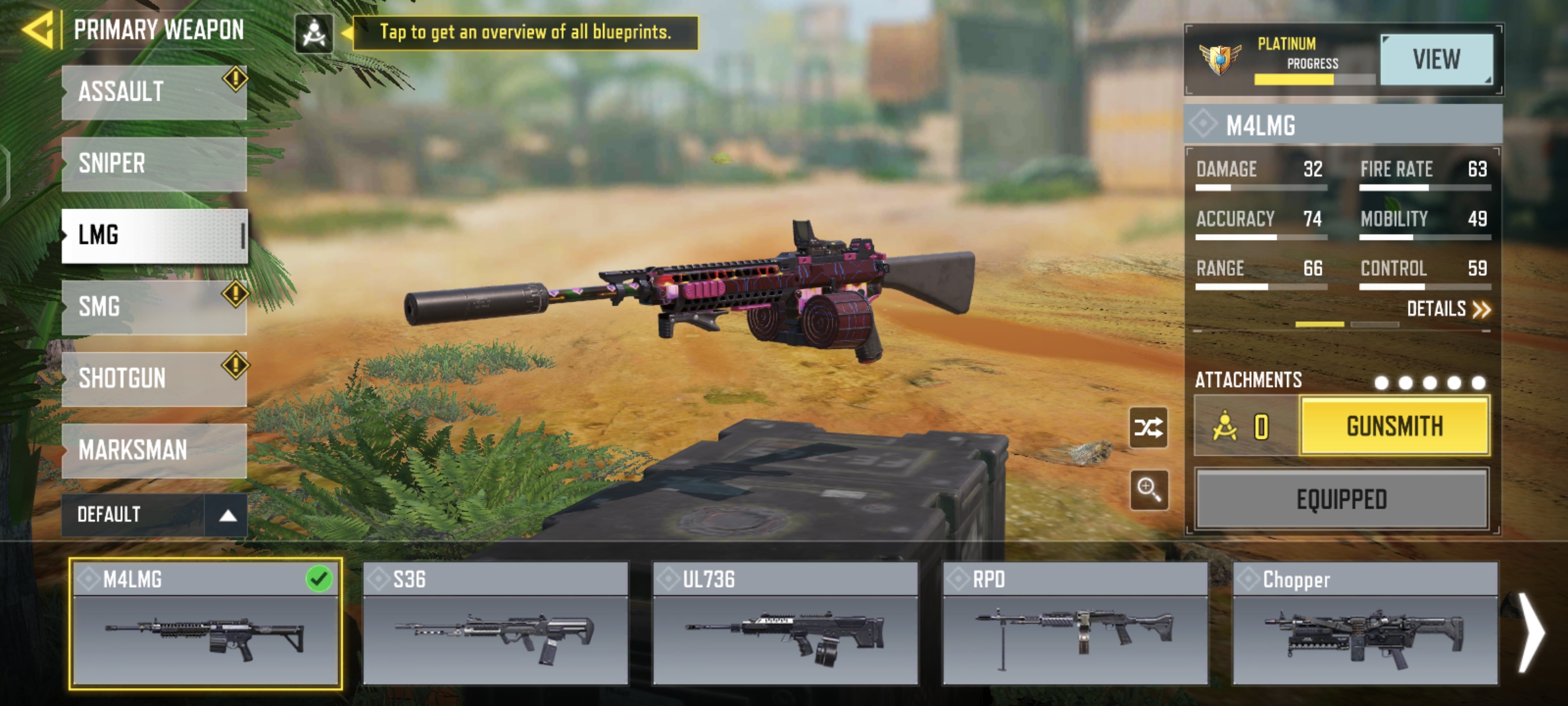Click the Equipped button
Viewport: 1568px width, 706px height.
click(x=1341, y=500)
